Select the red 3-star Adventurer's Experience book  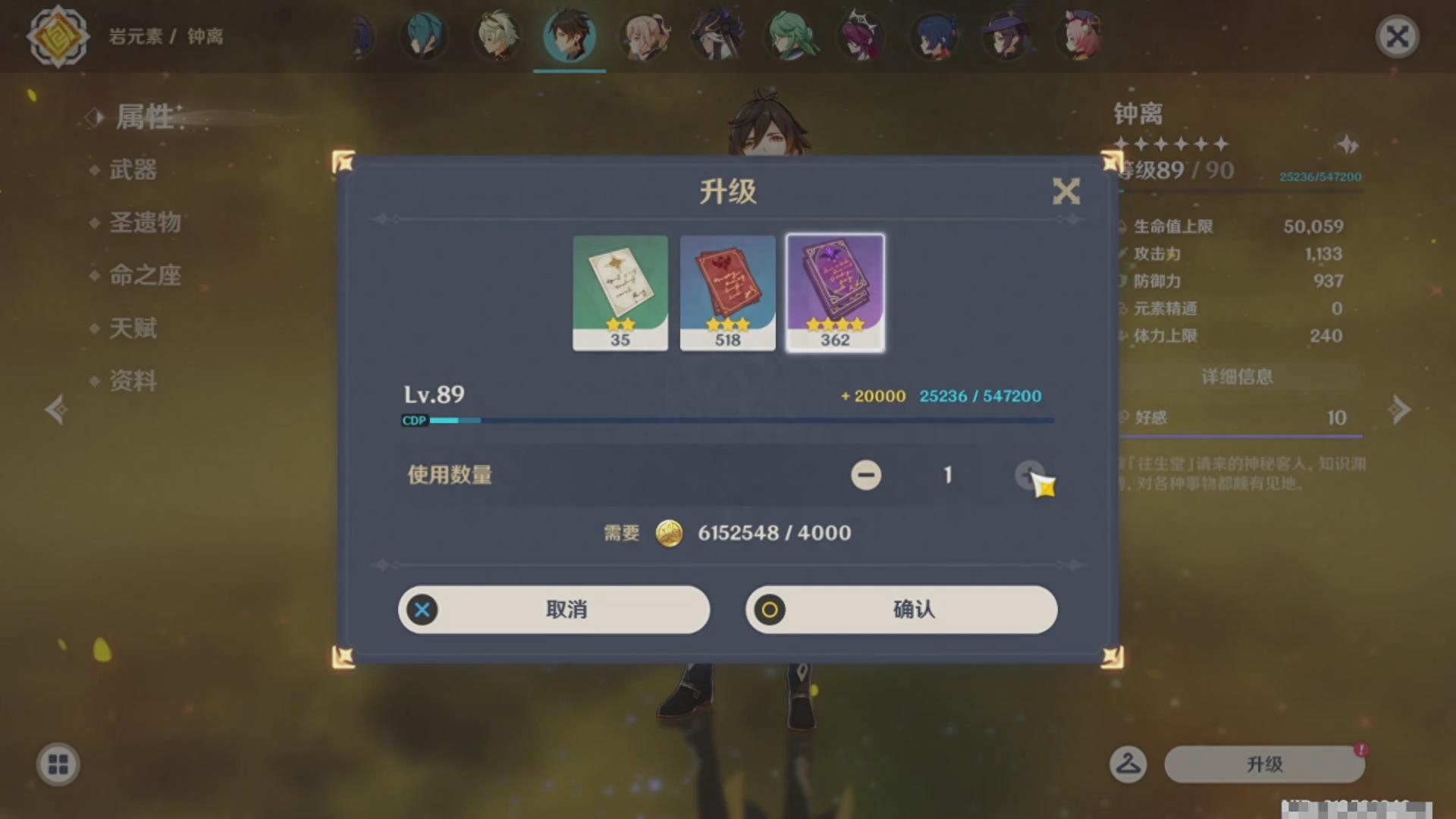coord(727,292)
